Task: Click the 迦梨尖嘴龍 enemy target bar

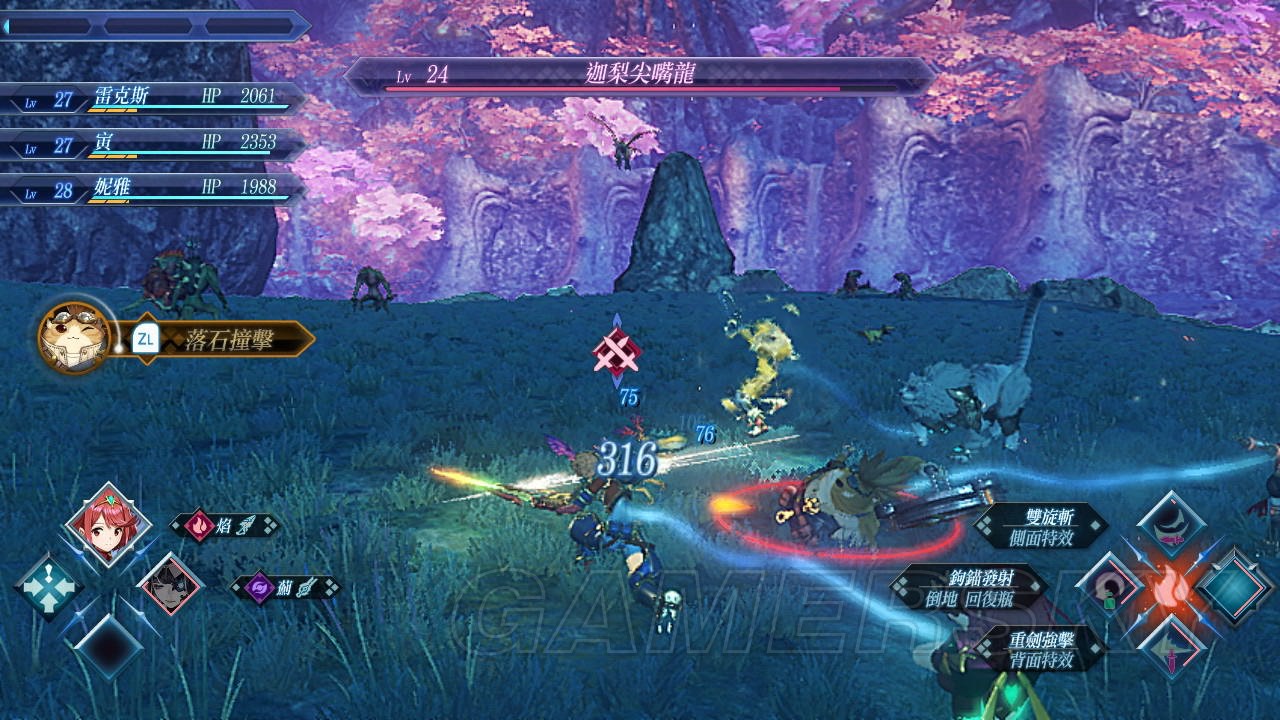Action: pos(640,76)
